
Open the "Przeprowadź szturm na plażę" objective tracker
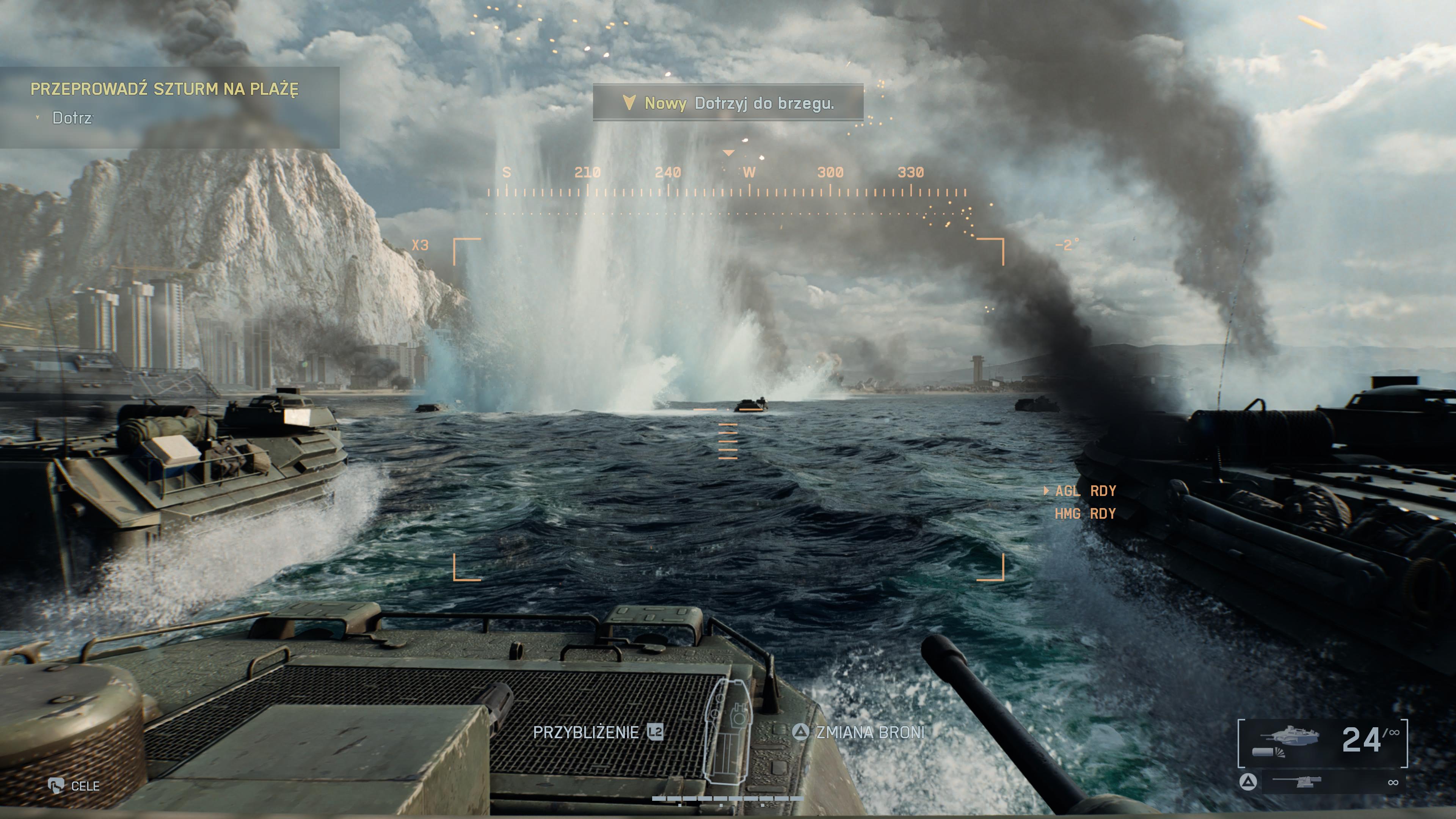164,89
